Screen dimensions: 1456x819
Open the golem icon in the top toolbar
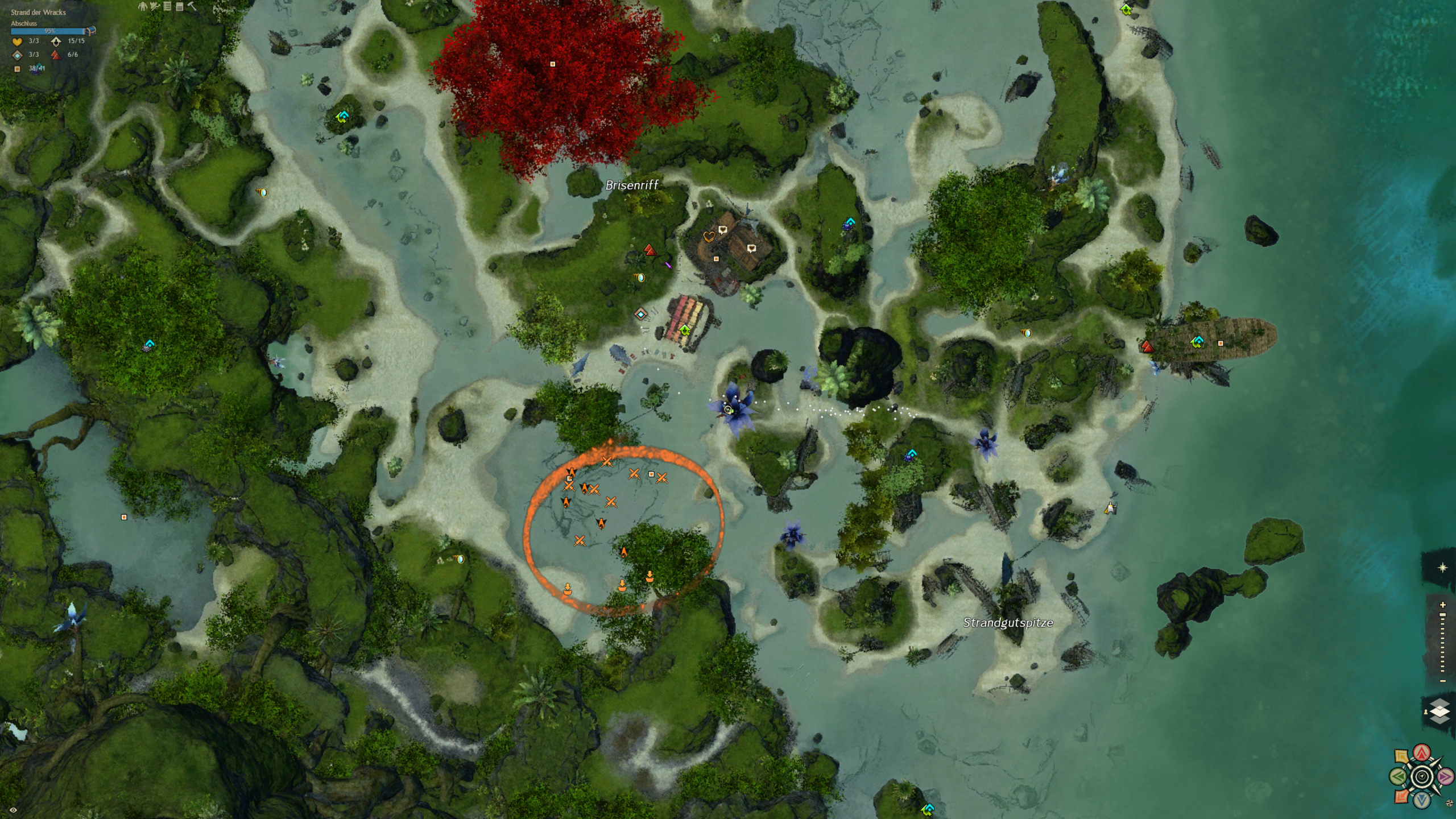(x=142, y=6)
